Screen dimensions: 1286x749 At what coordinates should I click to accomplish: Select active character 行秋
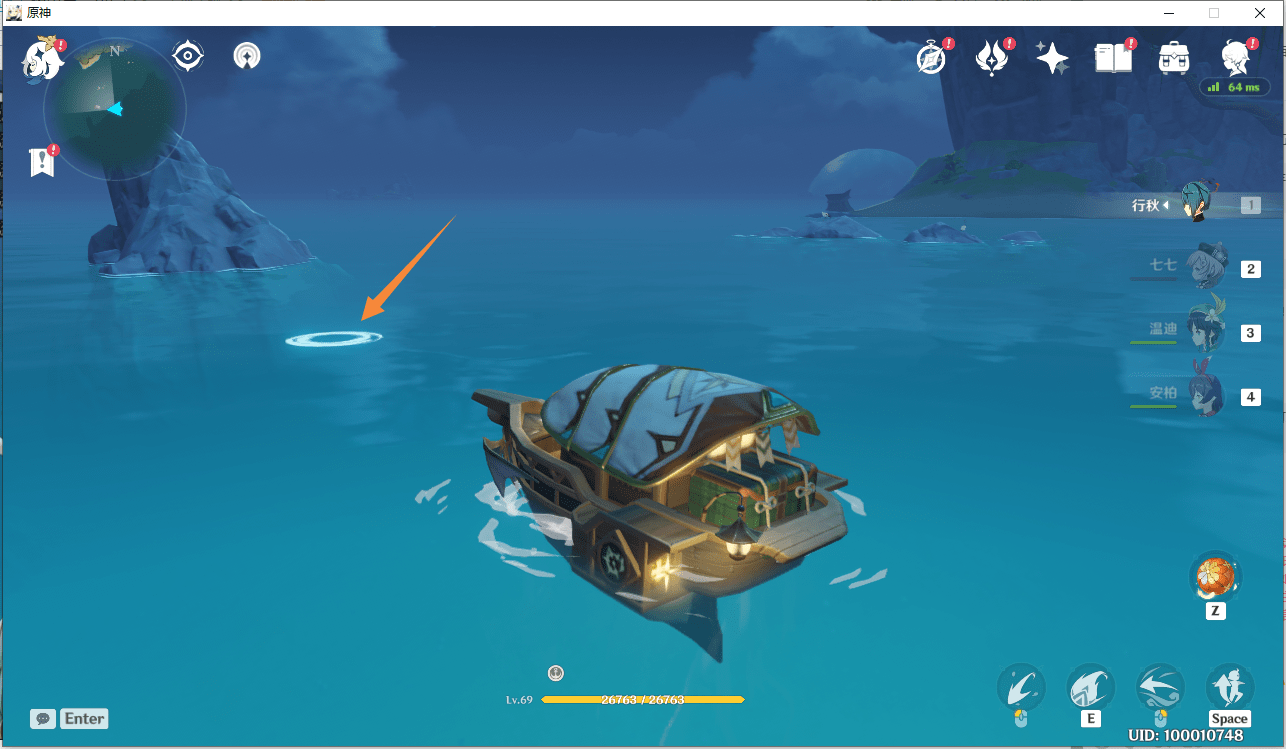(x=1194, y=204)
